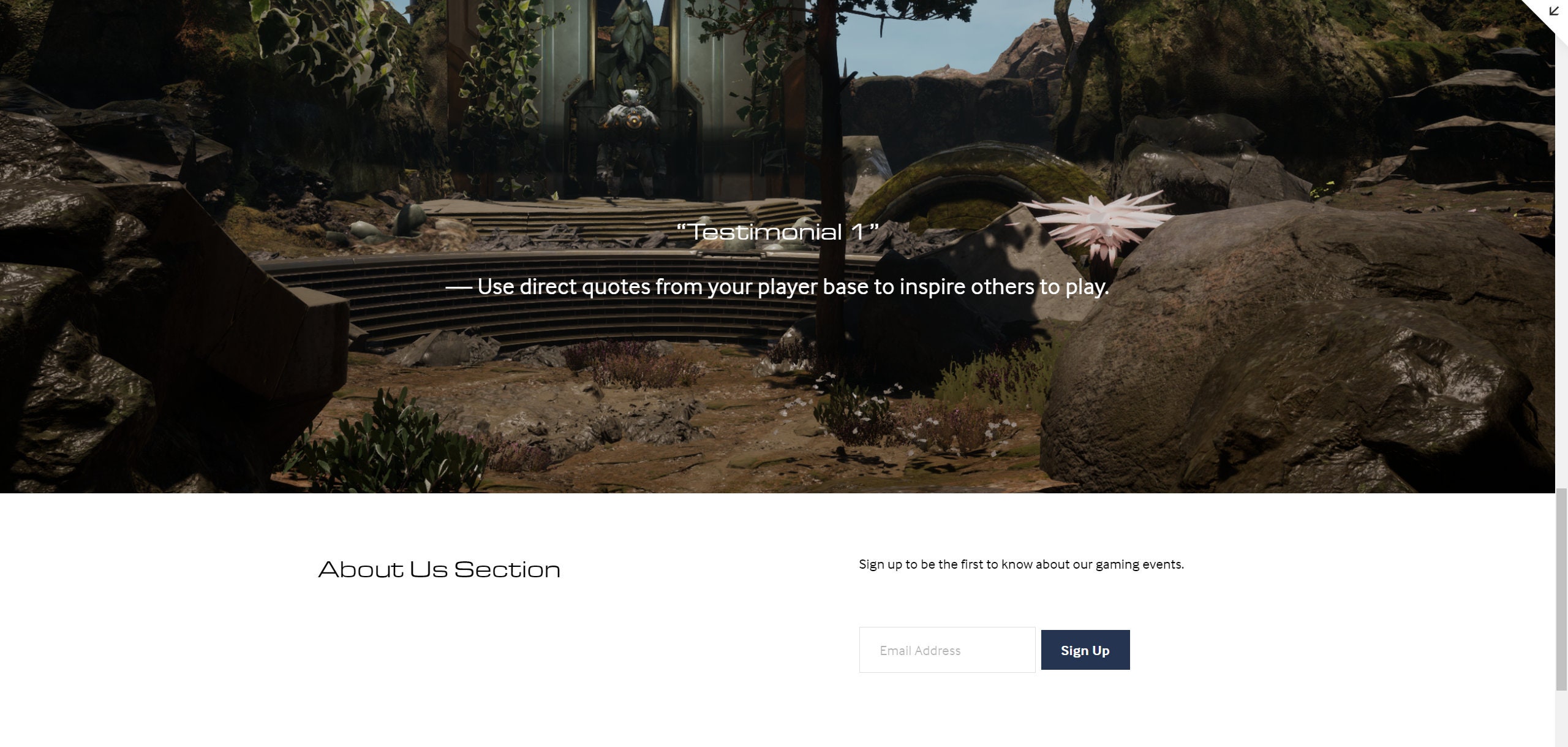The height and width of the screenshot is (747, 1568).
Task: Click the opening quotation mark of Testimonial 1
Action: pyautogui.click(x=684, y=232)
